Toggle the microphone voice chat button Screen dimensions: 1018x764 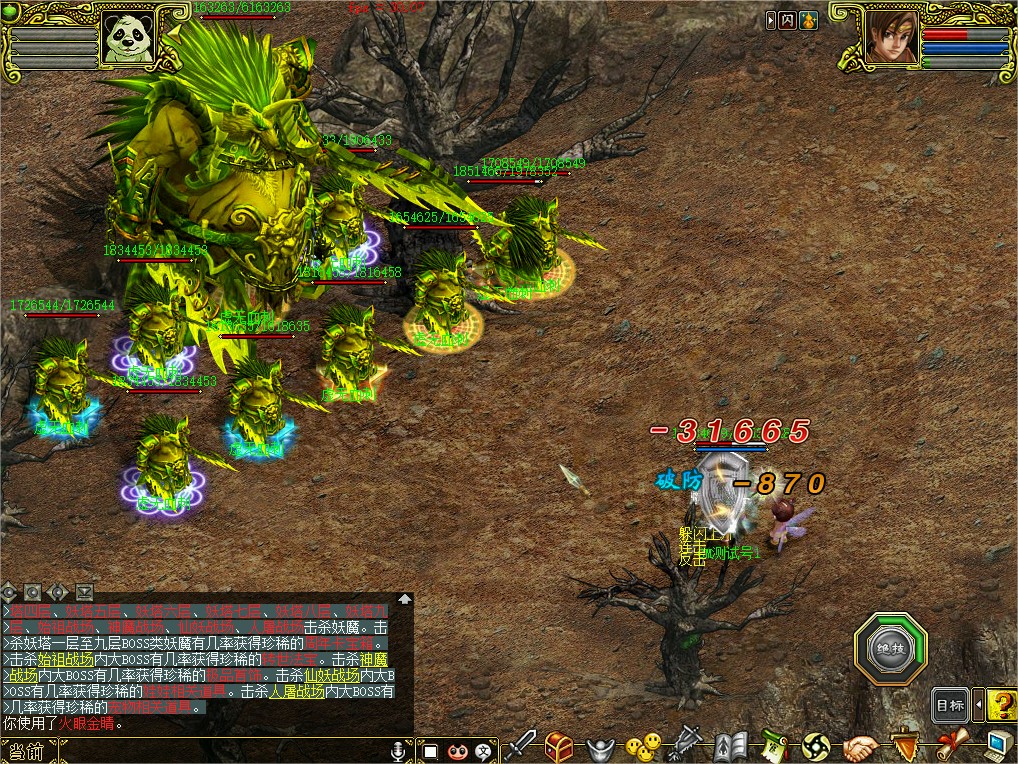[400, 750]
